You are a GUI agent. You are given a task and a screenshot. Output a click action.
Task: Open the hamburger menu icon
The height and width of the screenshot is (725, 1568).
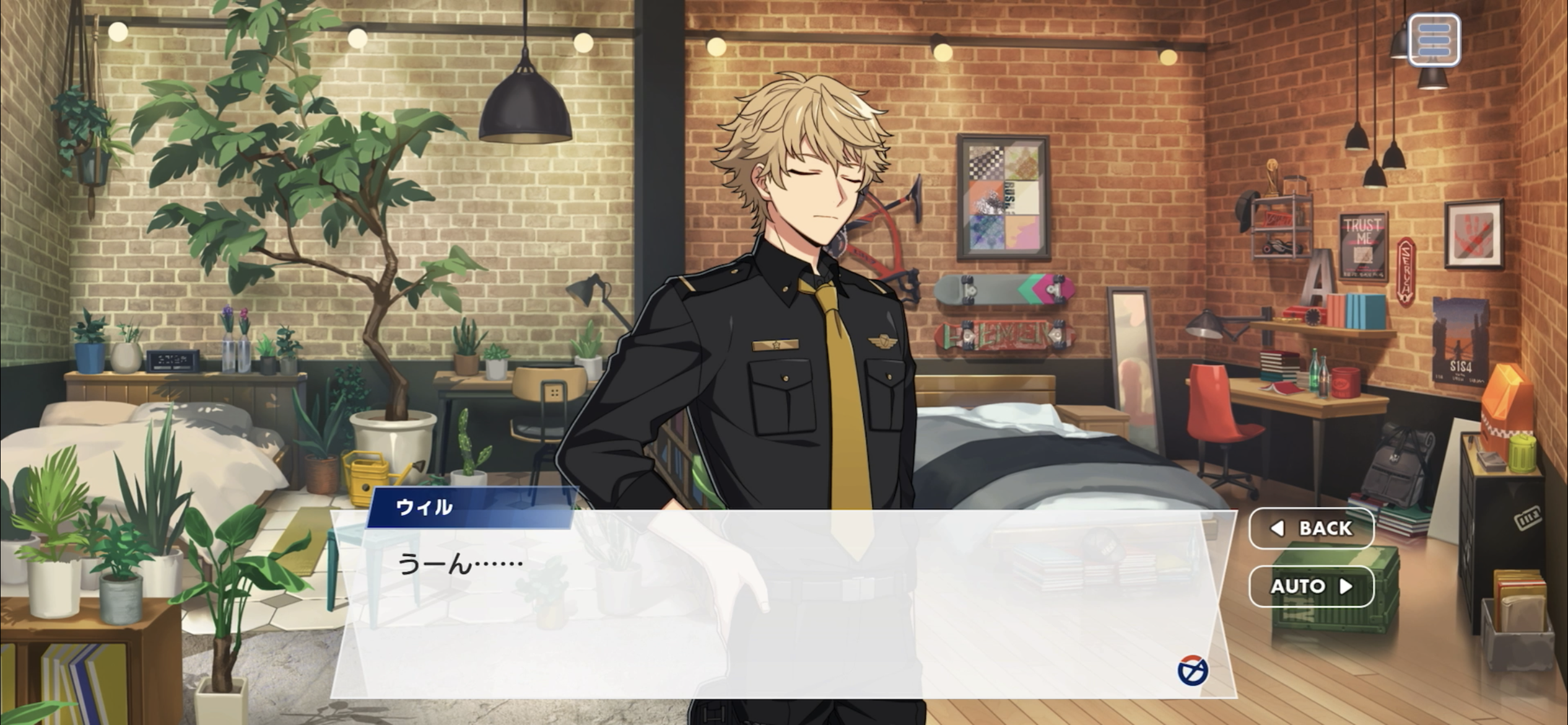click(1434, 41)
